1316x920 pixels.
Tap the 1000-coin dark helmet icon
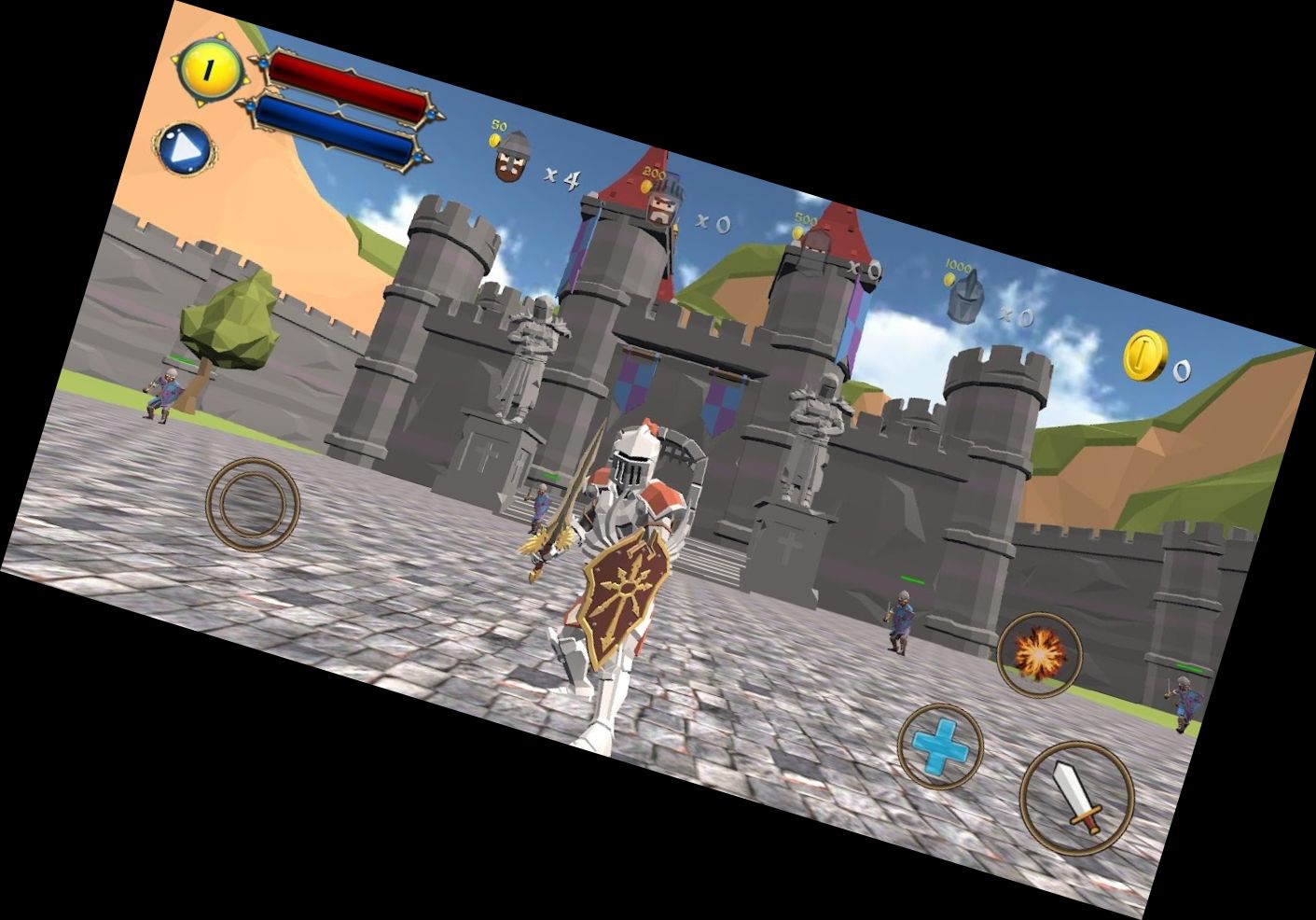(964, 298)
